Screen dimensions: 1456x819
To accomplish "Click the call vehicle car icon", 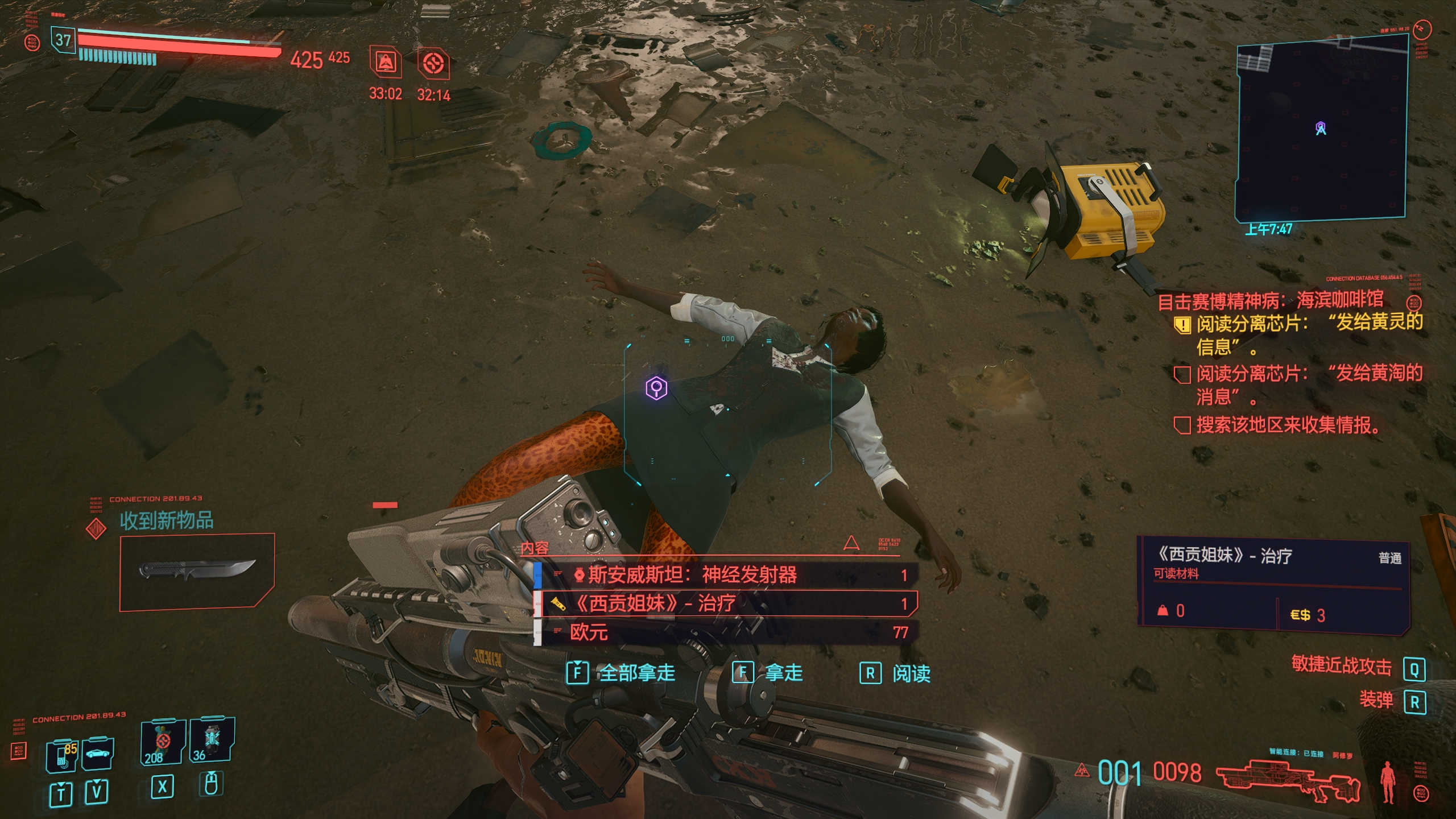I will click(x=98, y=754).
